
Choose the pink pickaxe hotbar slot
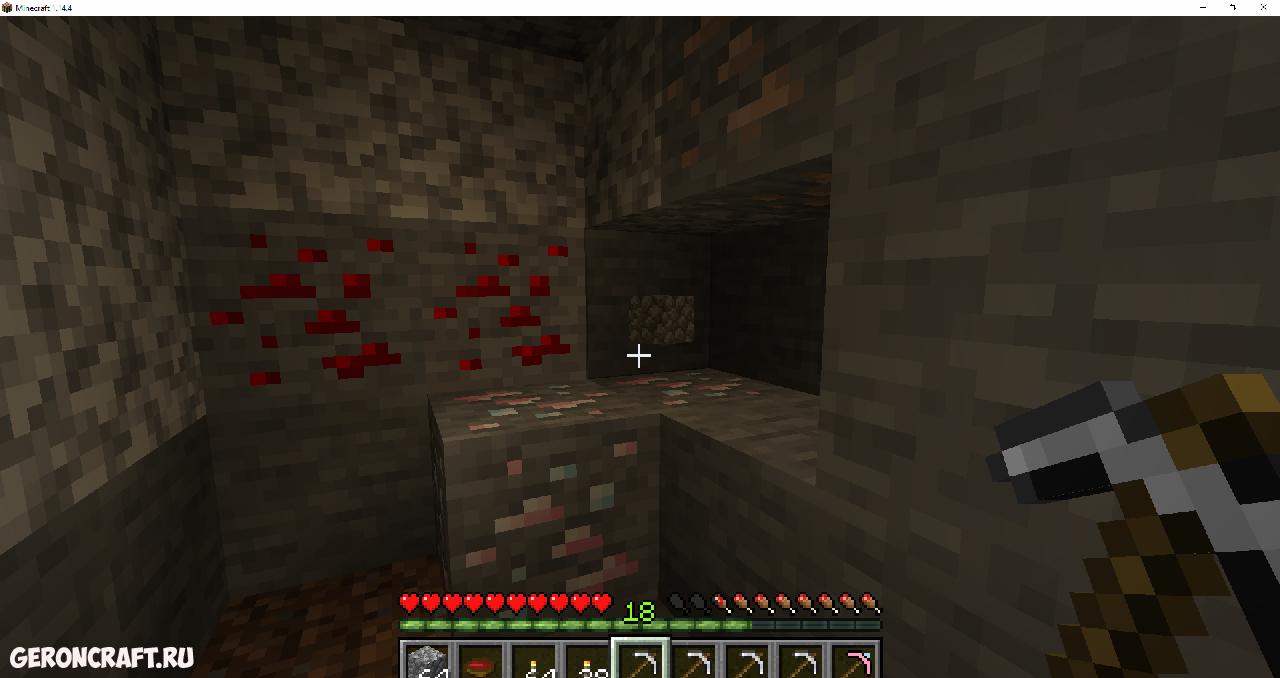[x=855, y=661]
